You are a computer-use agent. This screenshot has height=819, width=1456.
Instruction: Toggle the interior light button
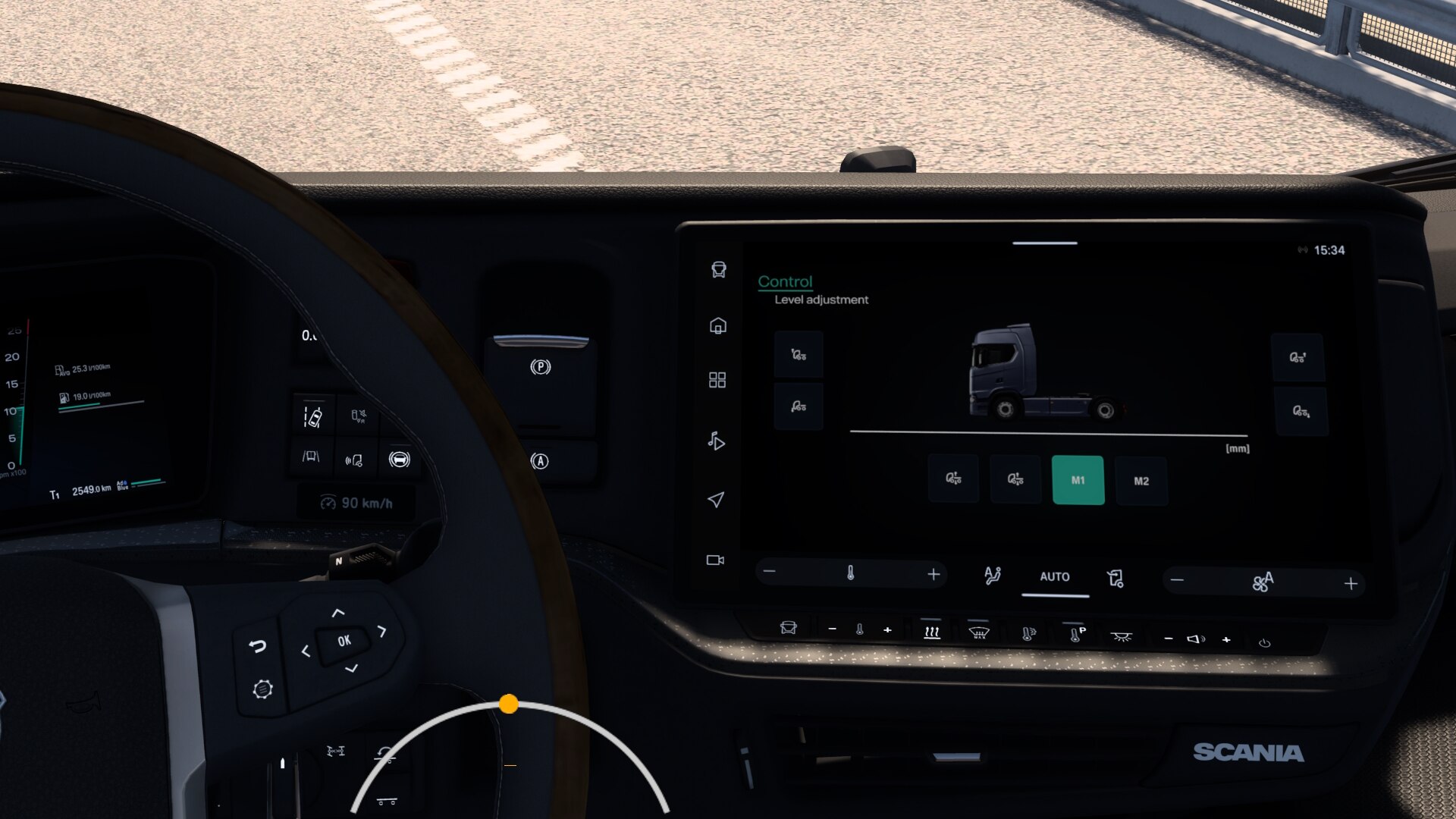(1121, 637)
